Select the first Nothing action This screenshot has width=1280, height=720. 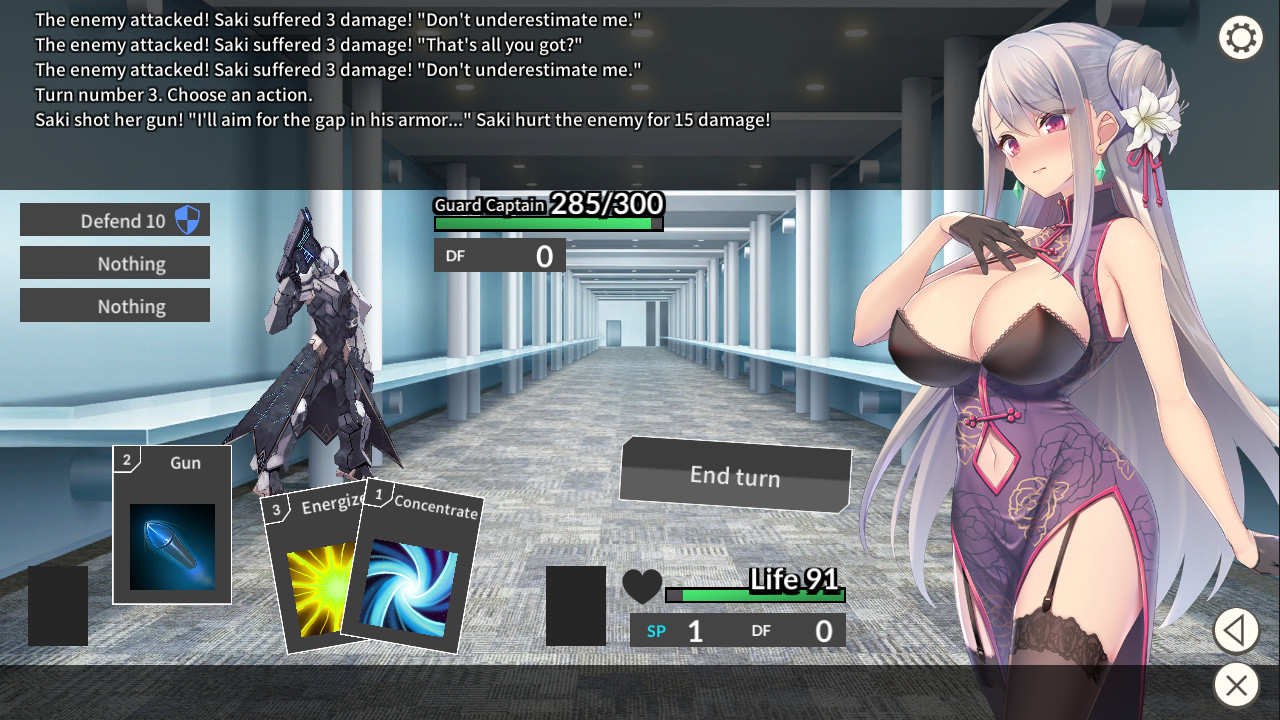click(115, 262)
